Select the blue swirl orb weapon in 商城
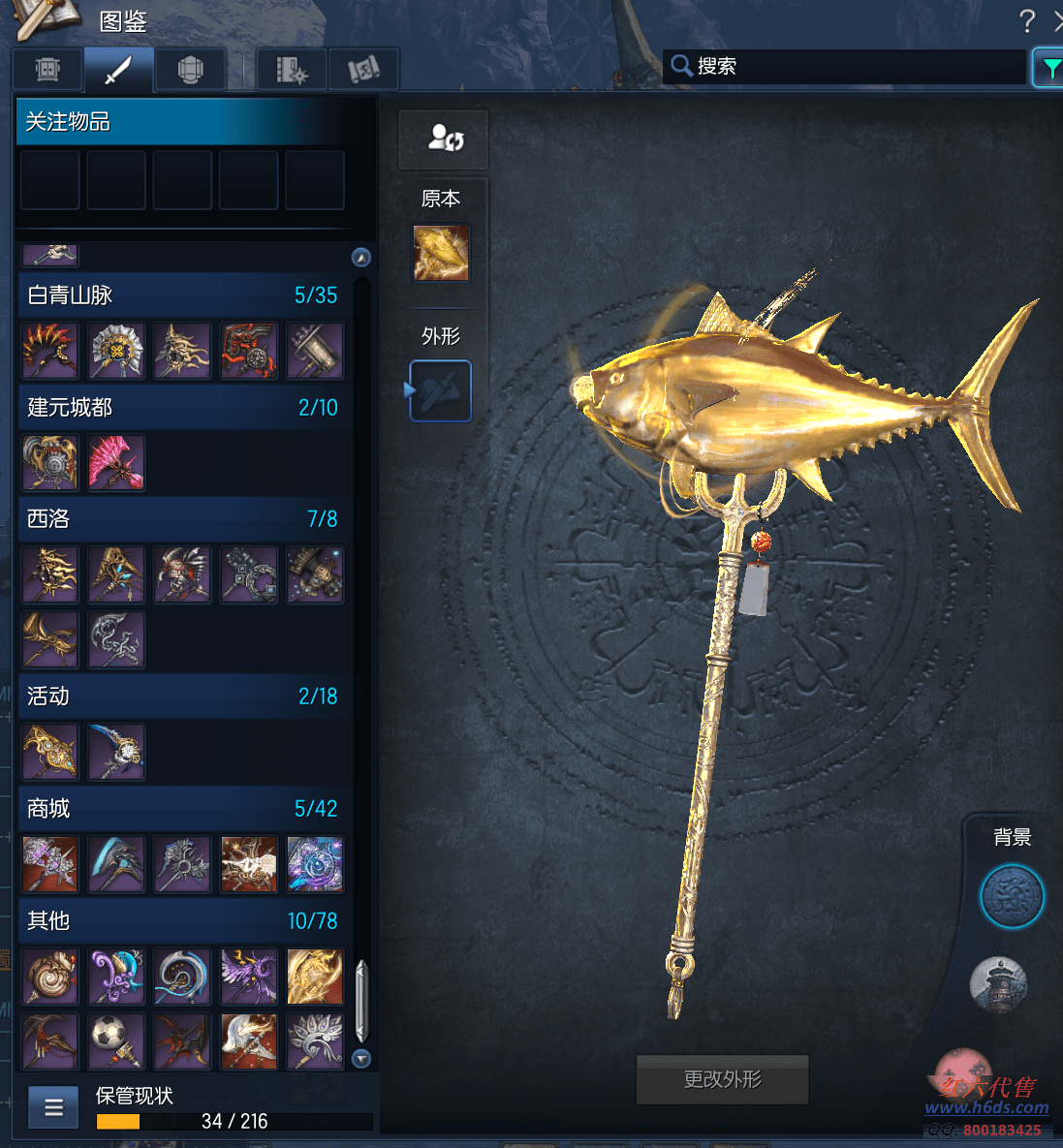Image resolution: width=1063 pixels, height=1148 pixels. (x=315, y=863)
